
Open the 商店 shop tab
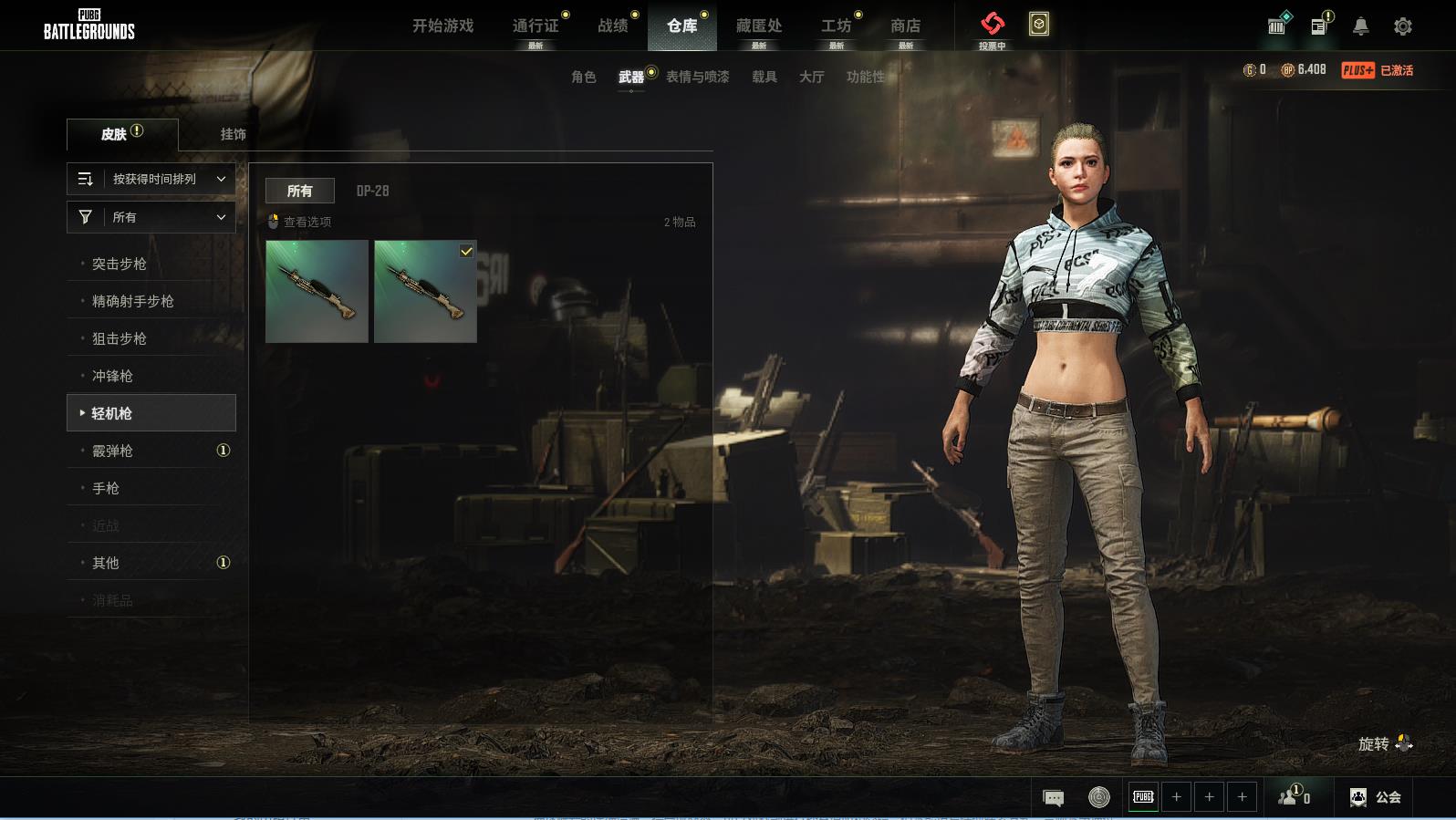905,26
